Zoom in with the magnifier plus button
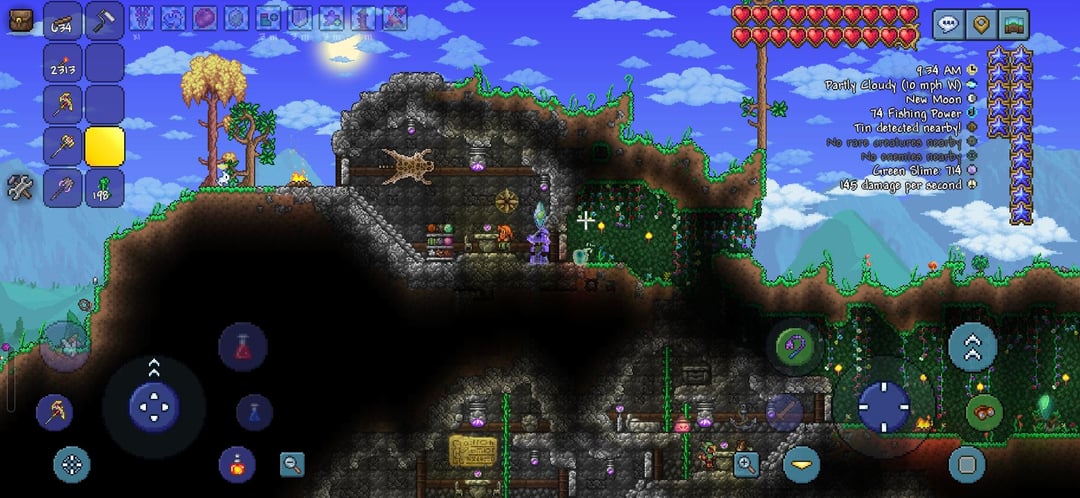 click(746, 463)
